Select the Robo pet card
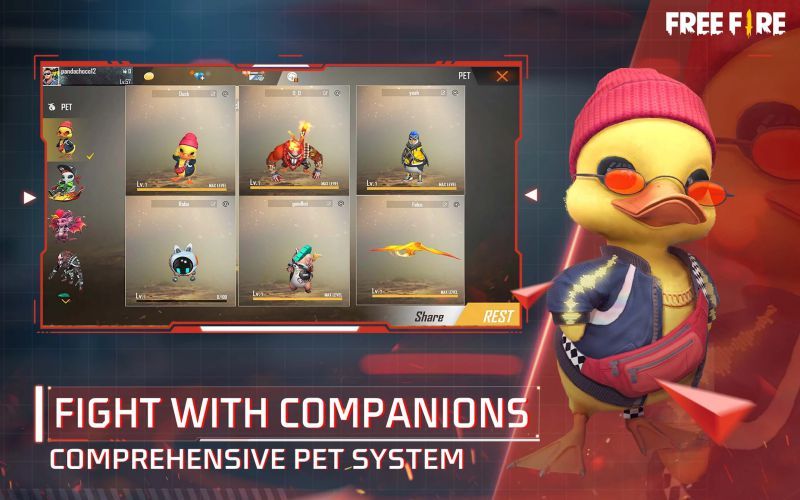This screenshot has width=800, height=500. pyautogui.click(x=181, y=251)
